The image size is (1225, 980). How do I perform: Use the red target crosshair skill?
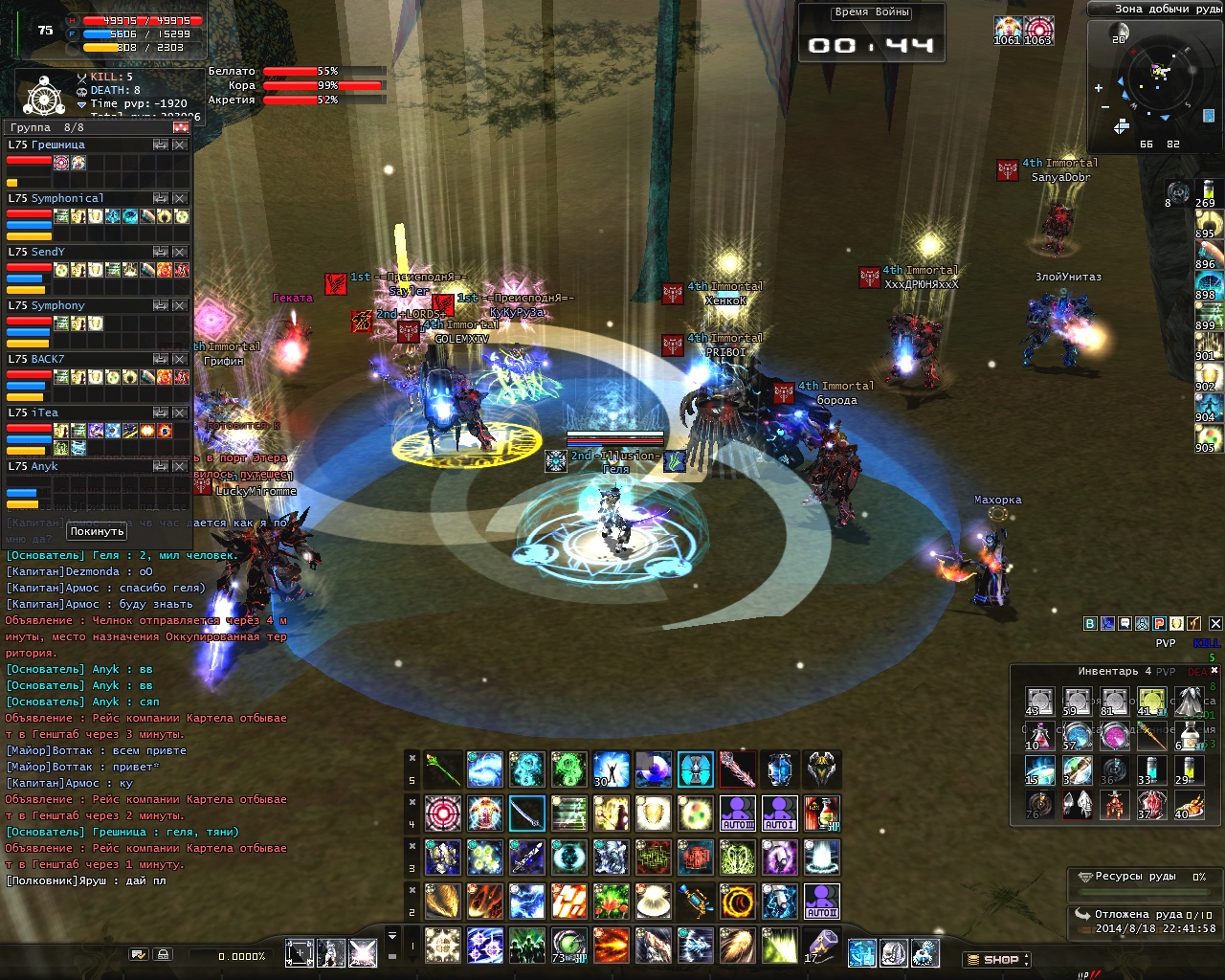(442, 813)
